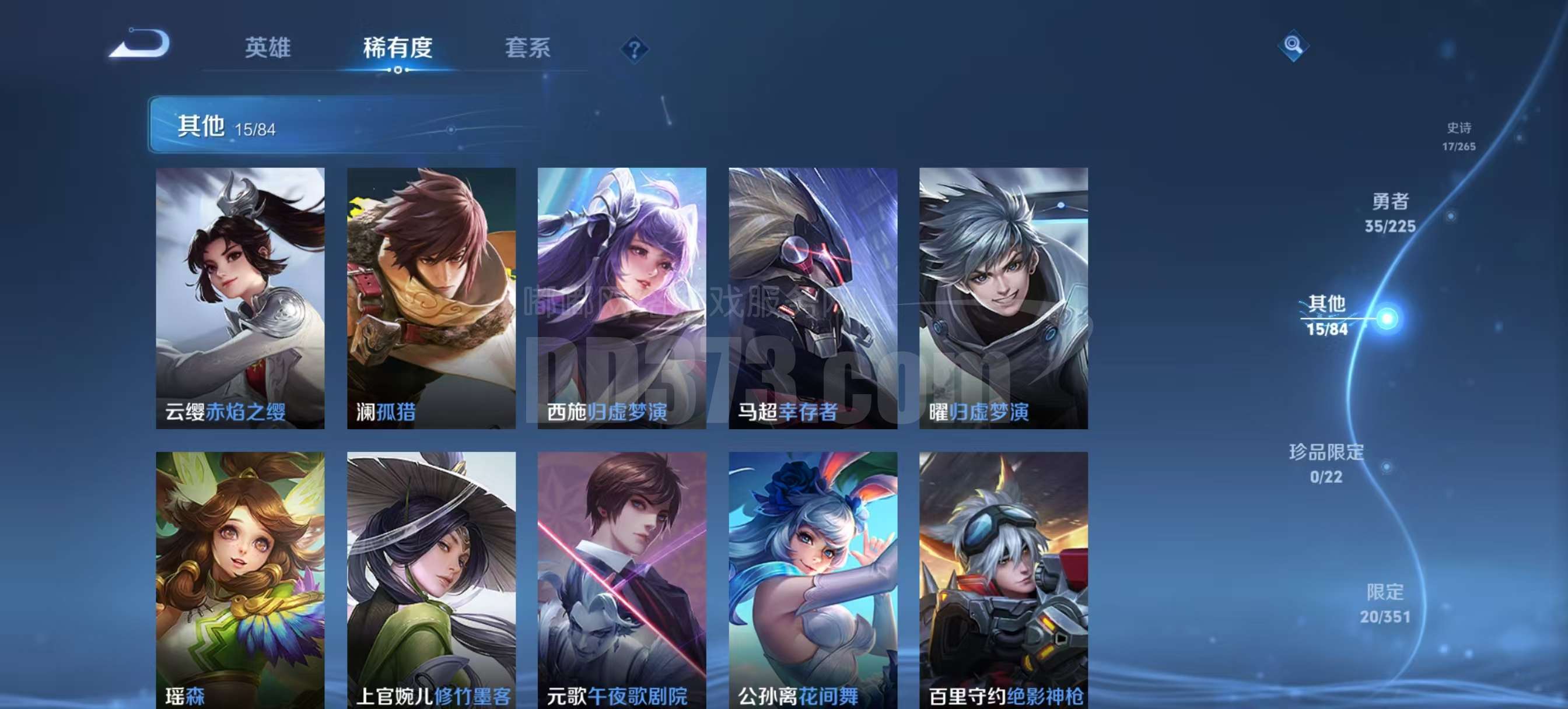The height and width of the screenshot is (709, 1568).
Task: Go to the 限定 skin category
Action: click(x=1385, y=603)
